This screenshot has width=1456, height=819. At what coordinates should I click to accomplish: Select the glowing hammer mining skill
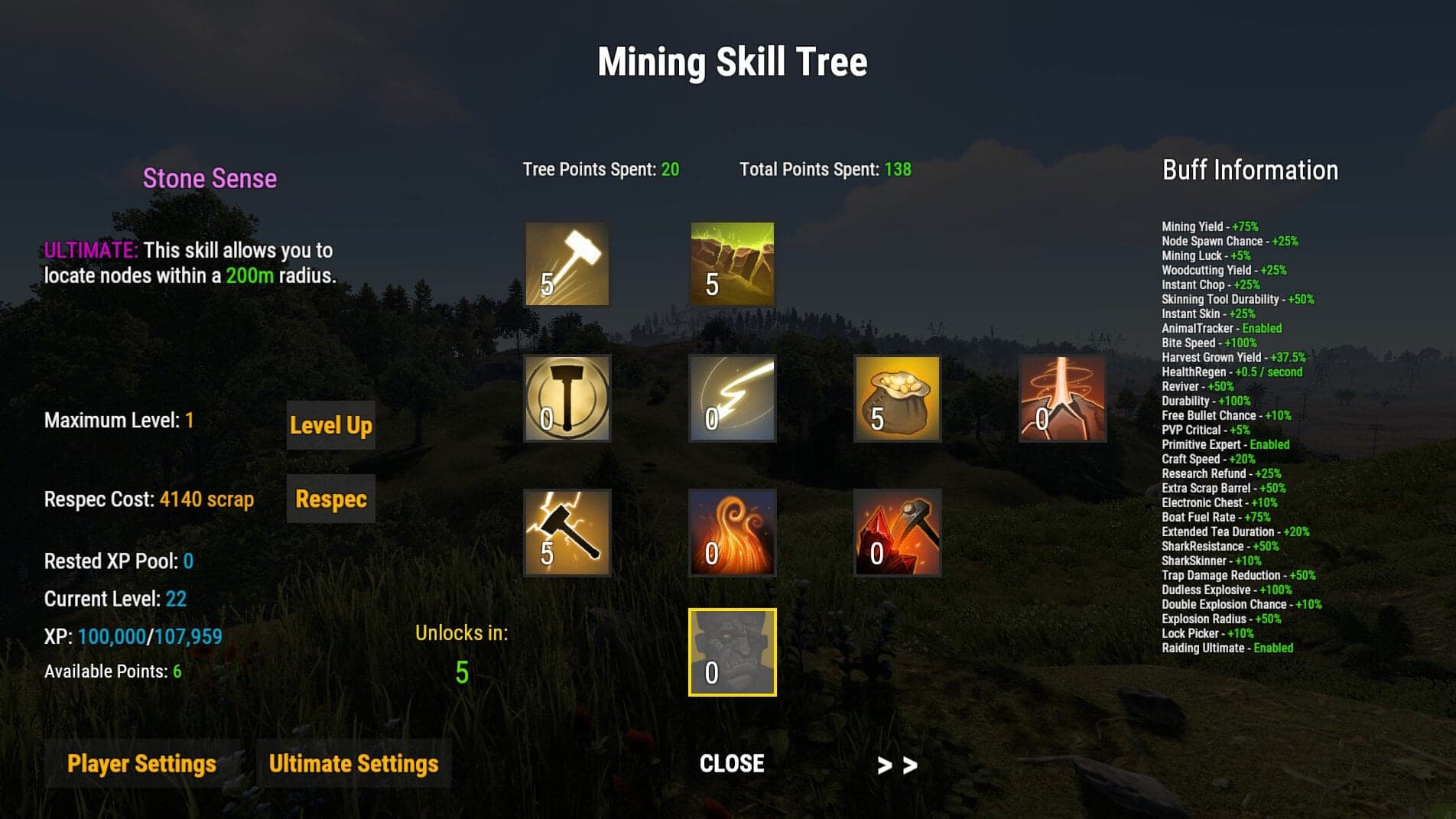coord(567,263)
